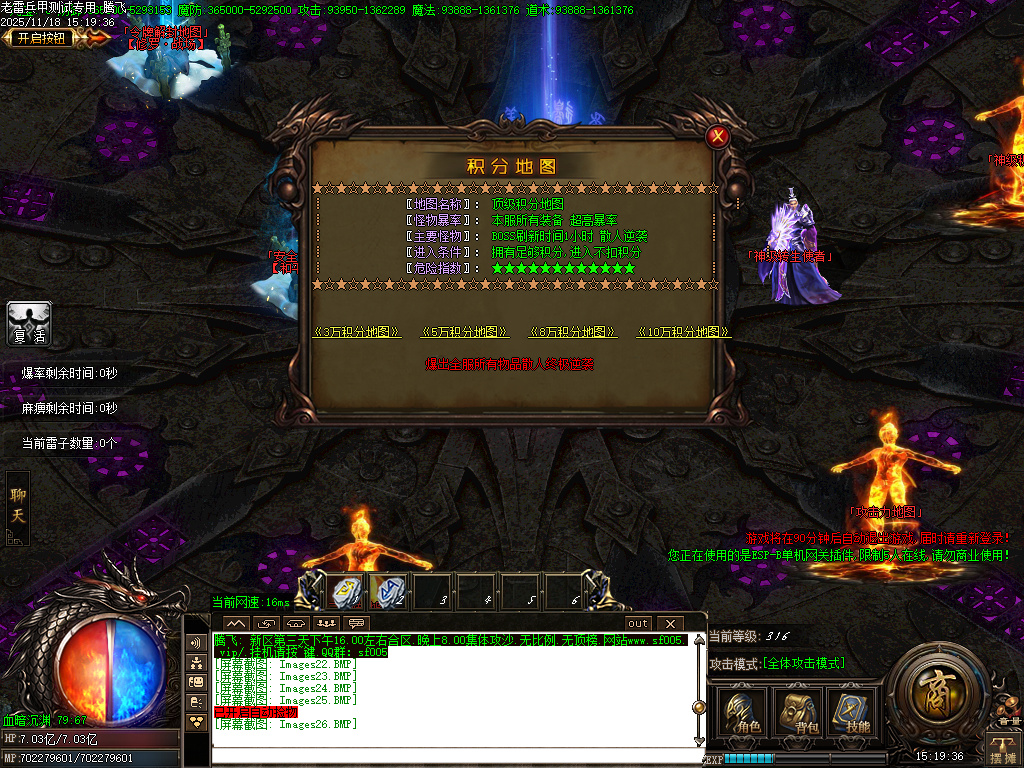
Task: Open the 背包 backpack
Action: pyautogui.click(x=799, y=712)
